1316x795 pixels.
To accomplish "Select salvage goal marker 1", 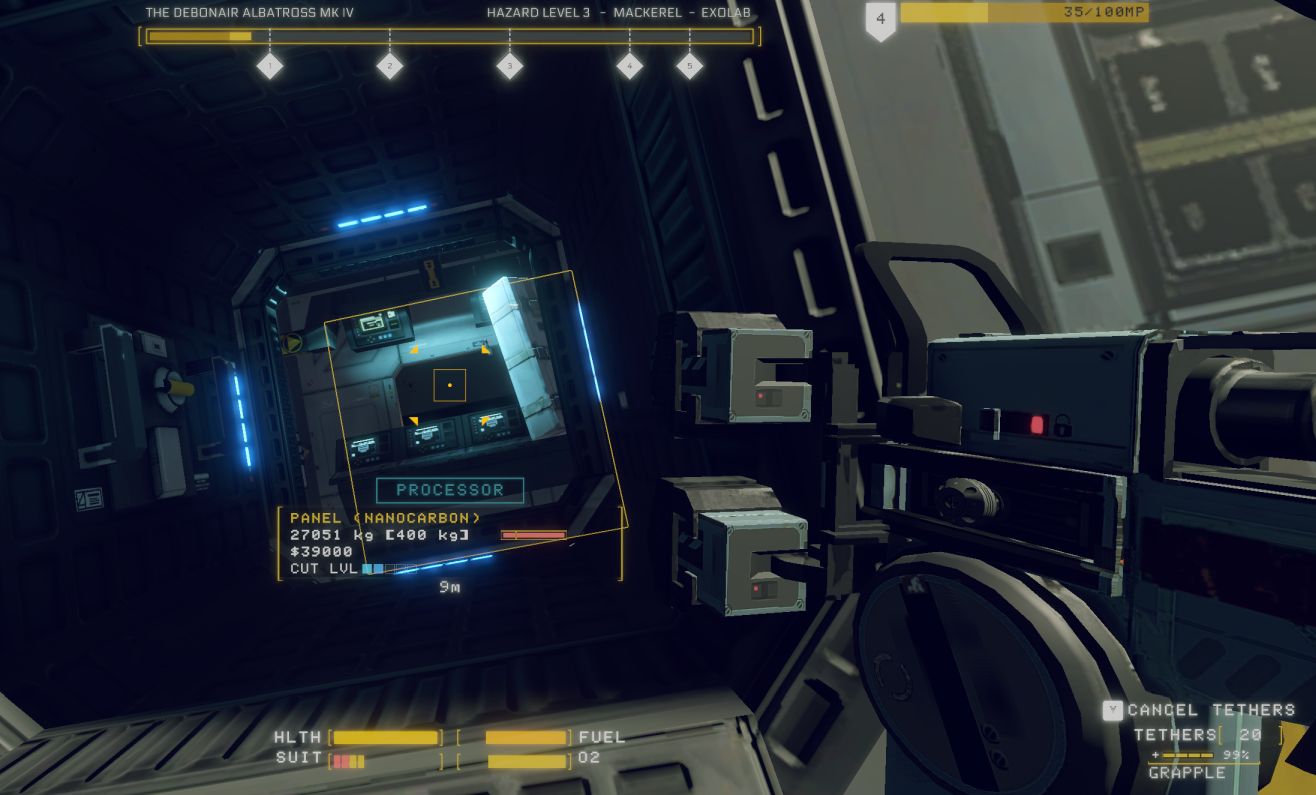I will [x=269, y=67].
